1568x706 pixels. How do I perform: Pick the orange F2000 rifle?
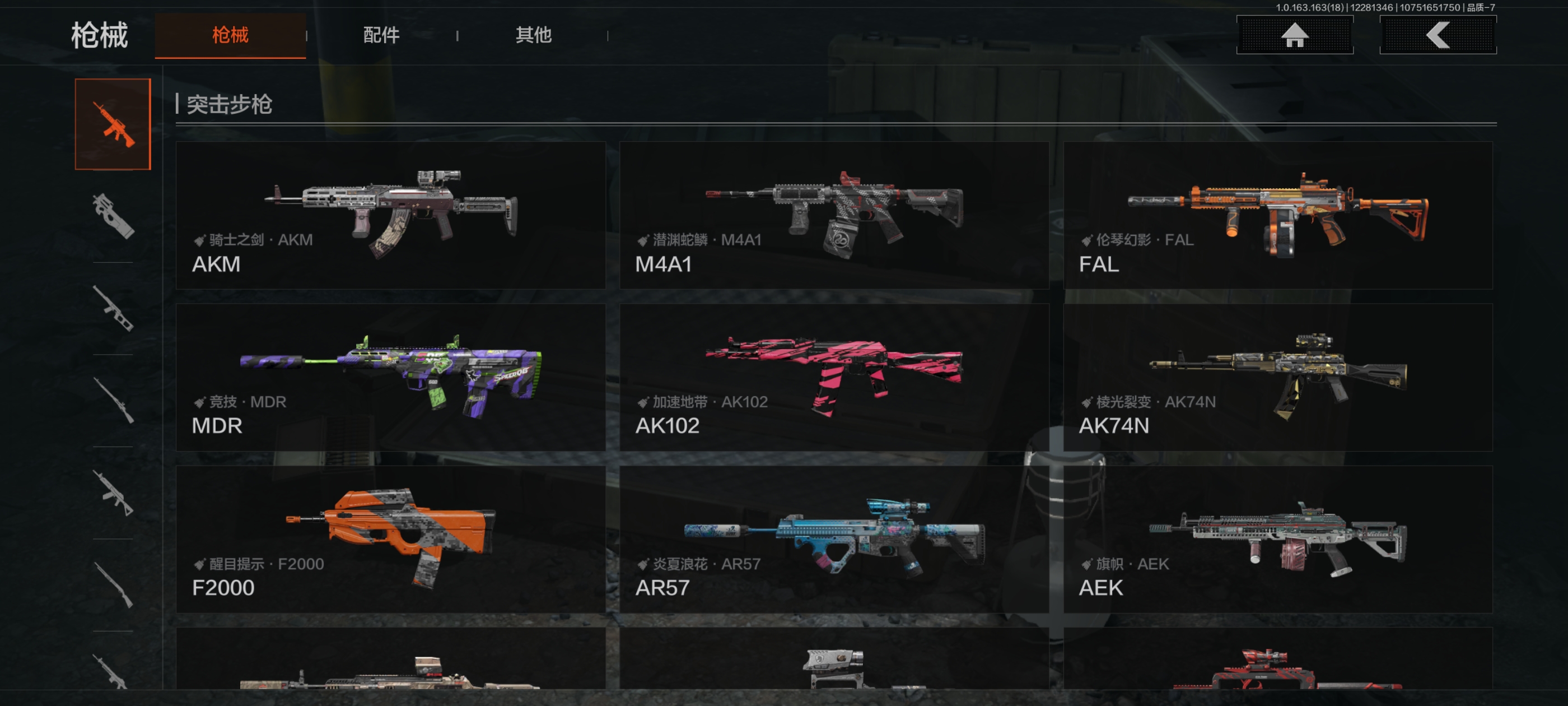[391, 539]
